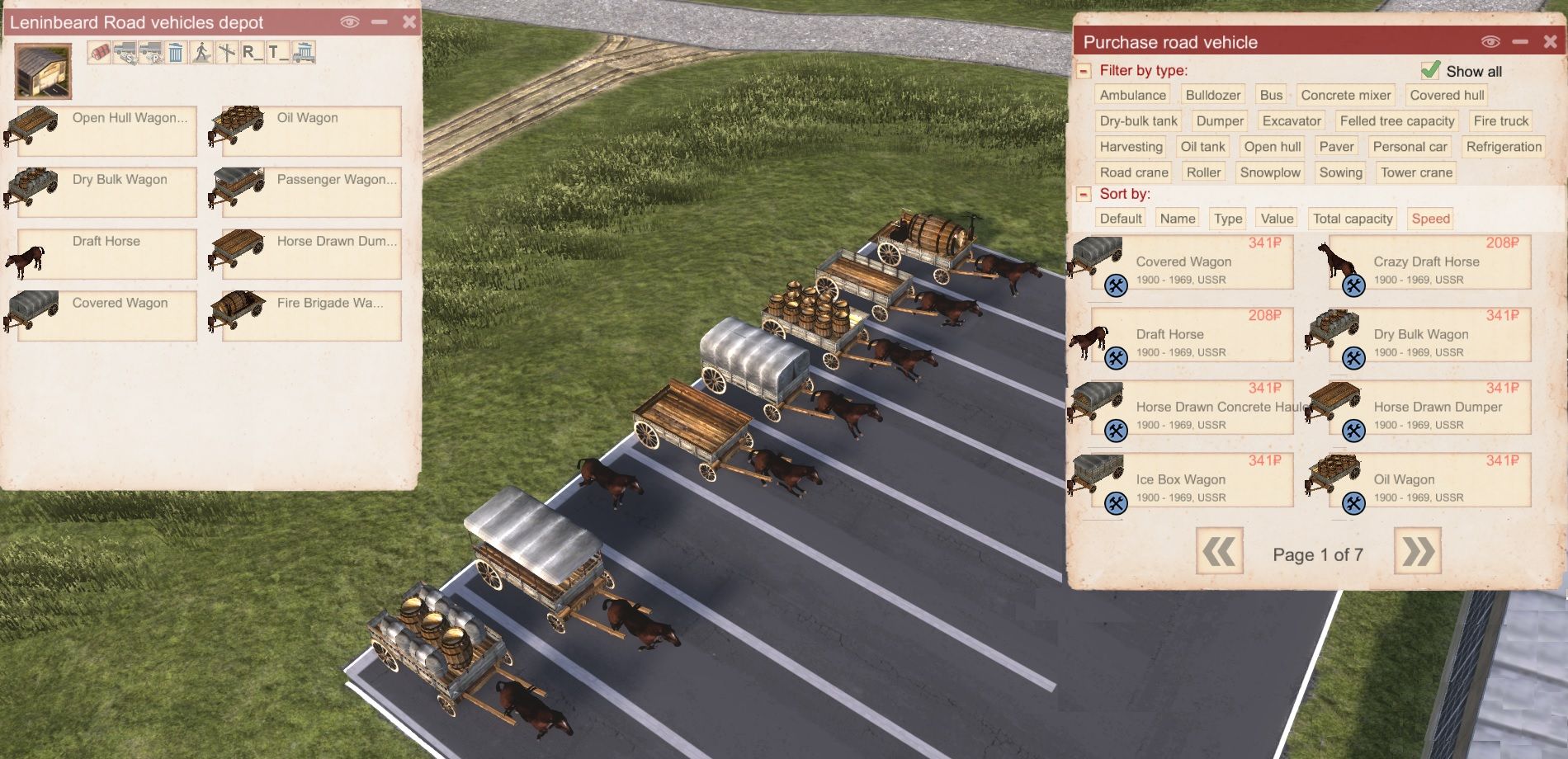Select the pedestrian walking icon

coord(201,54)
